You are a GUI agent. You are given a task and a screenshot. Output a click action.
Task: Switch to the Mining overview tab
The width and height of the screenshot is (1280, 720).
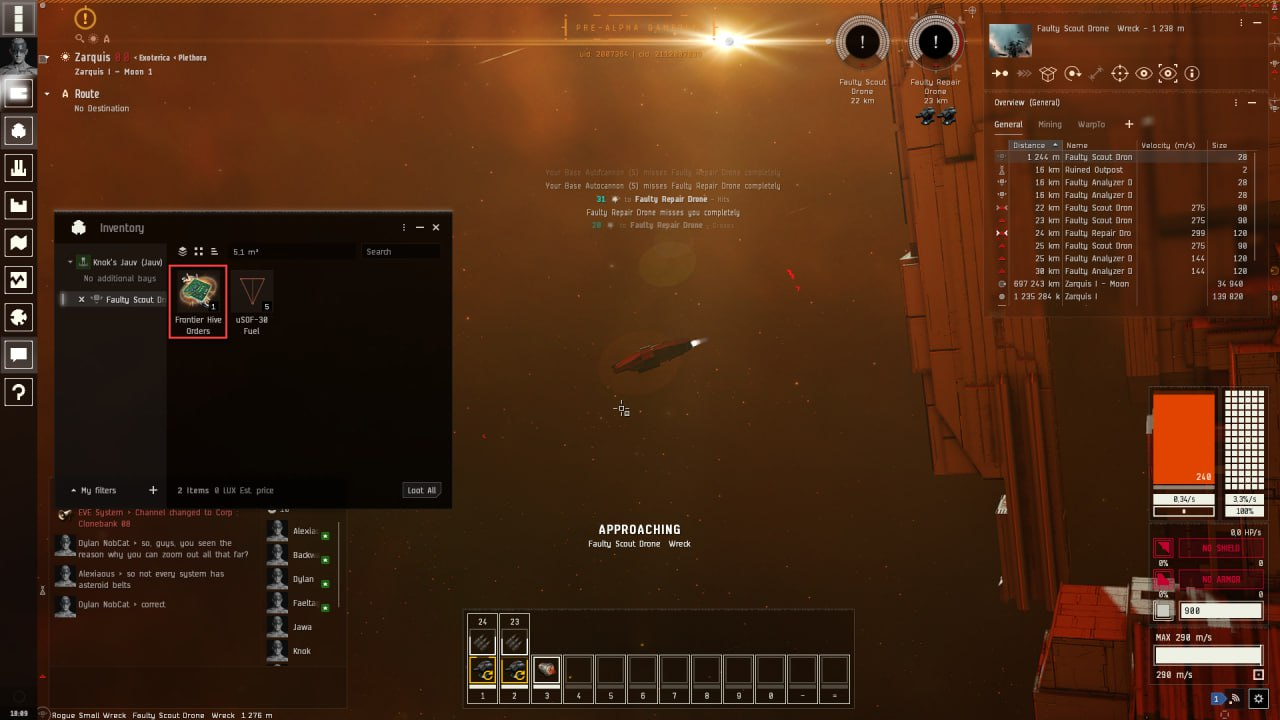[x=1049, y=125]
